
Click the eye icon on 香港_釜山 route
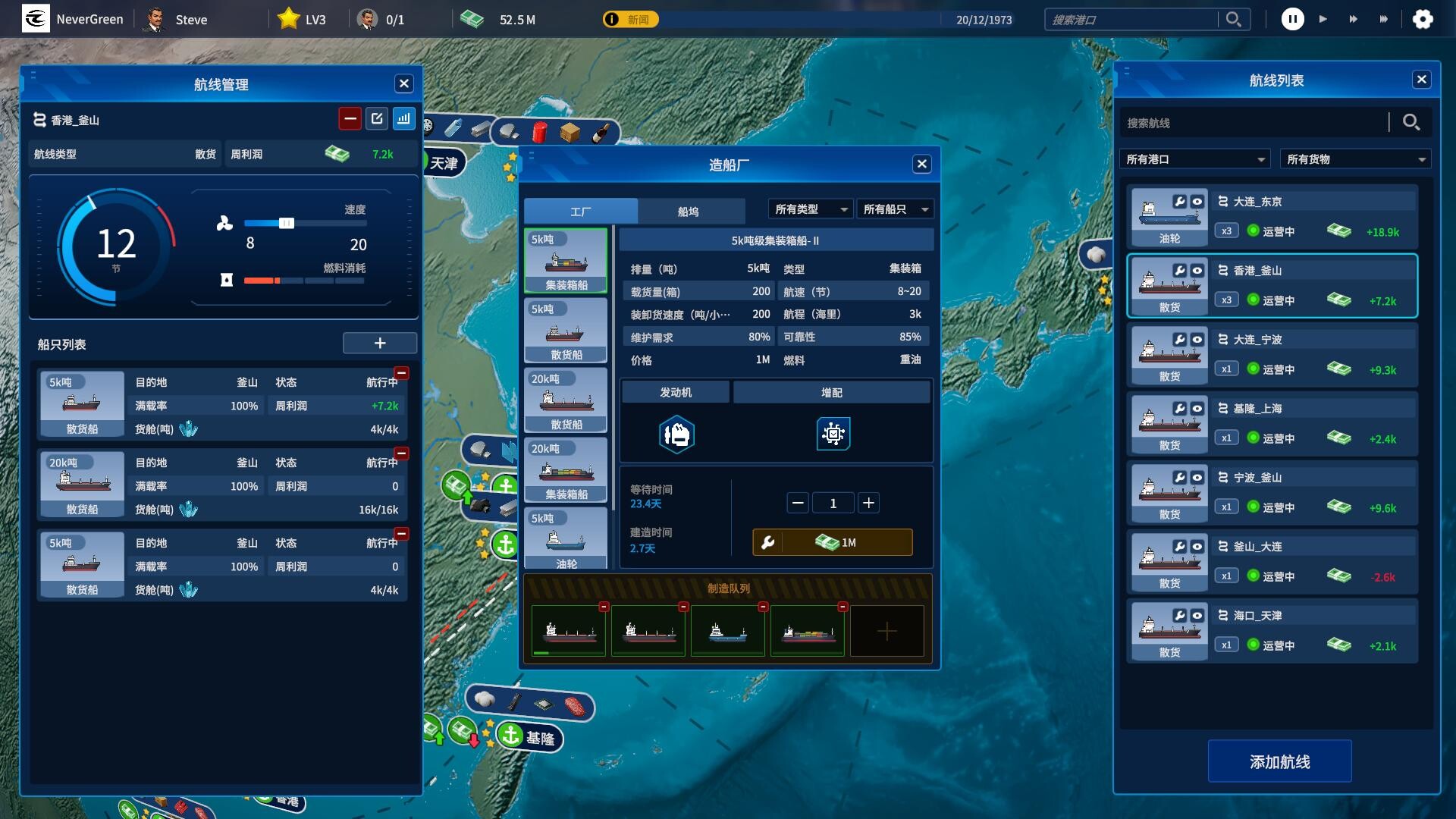[1197, 271]
